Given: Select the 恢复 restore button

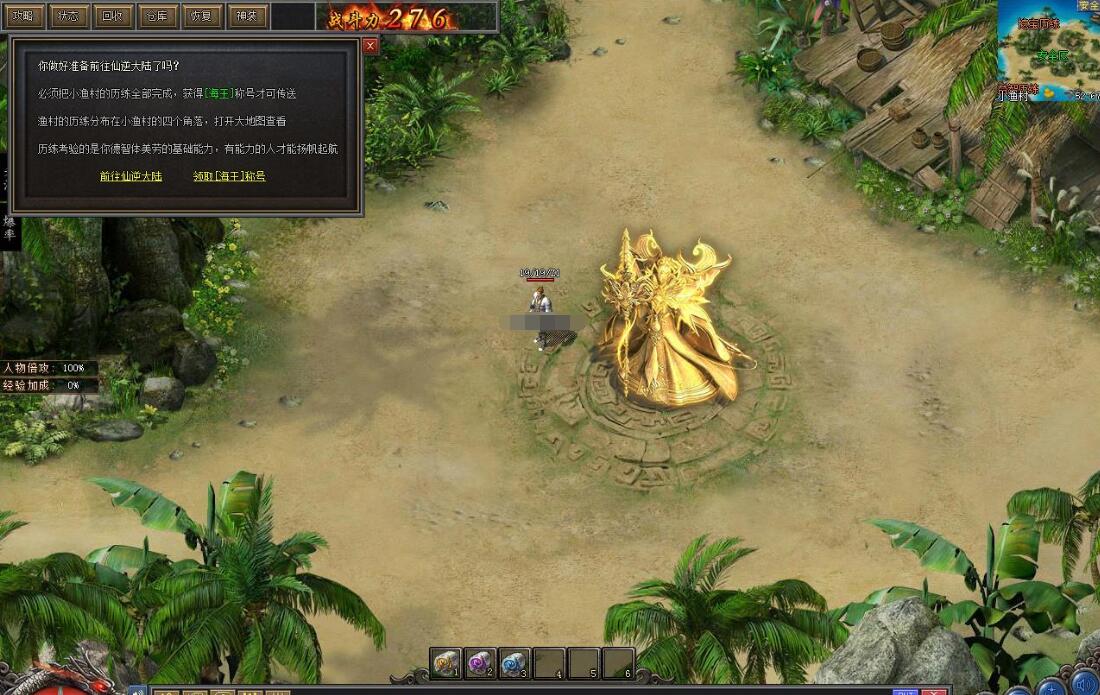Looking at the screenshot, I should [x=200, y=16].
